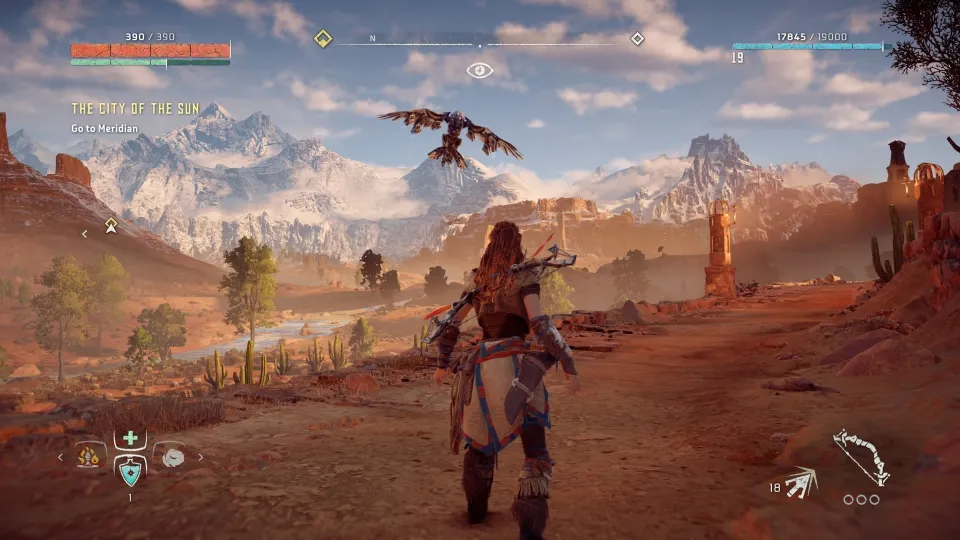Viewport: 960px width, 540px height.
Task: Open the City of the Sun quest tracker
Action: coord(135,108)
